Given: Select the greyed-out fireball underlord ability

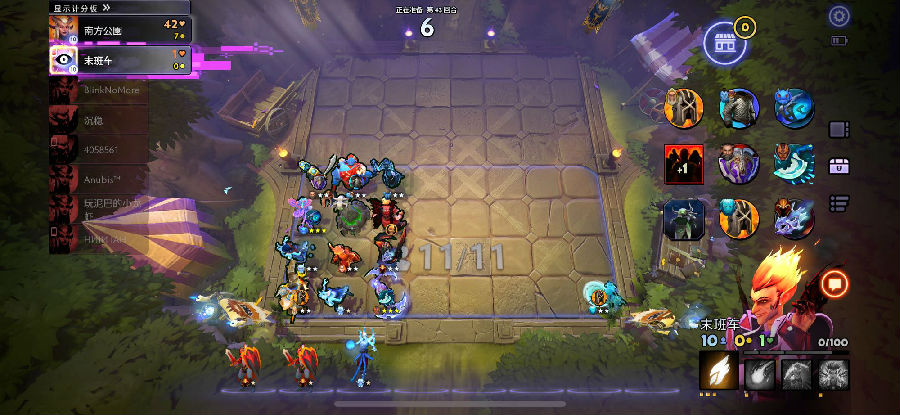Looking at the screenshot, I should pos(758,373).
